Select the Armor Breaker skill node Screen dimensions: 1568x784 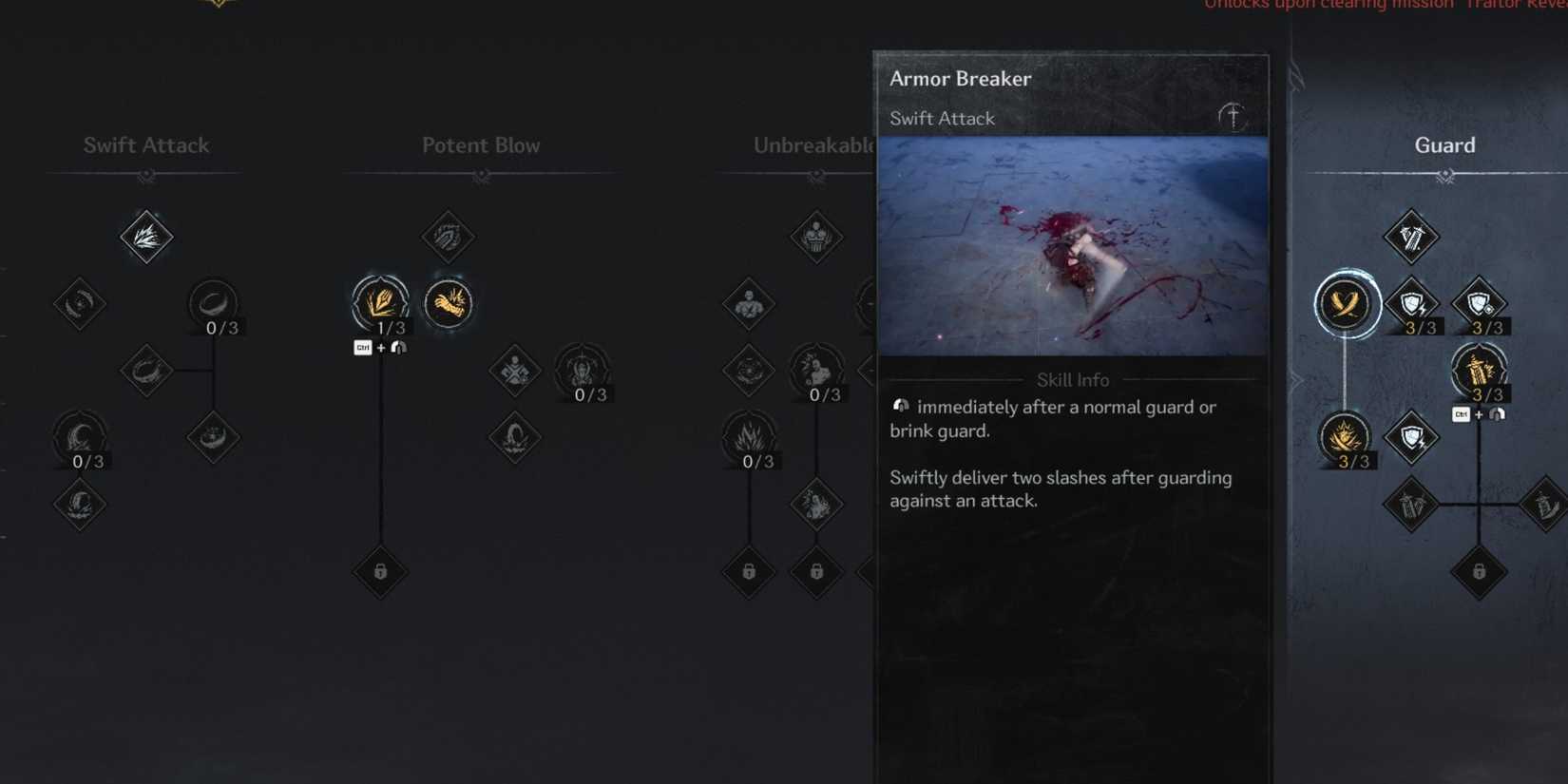click(380, 302)
